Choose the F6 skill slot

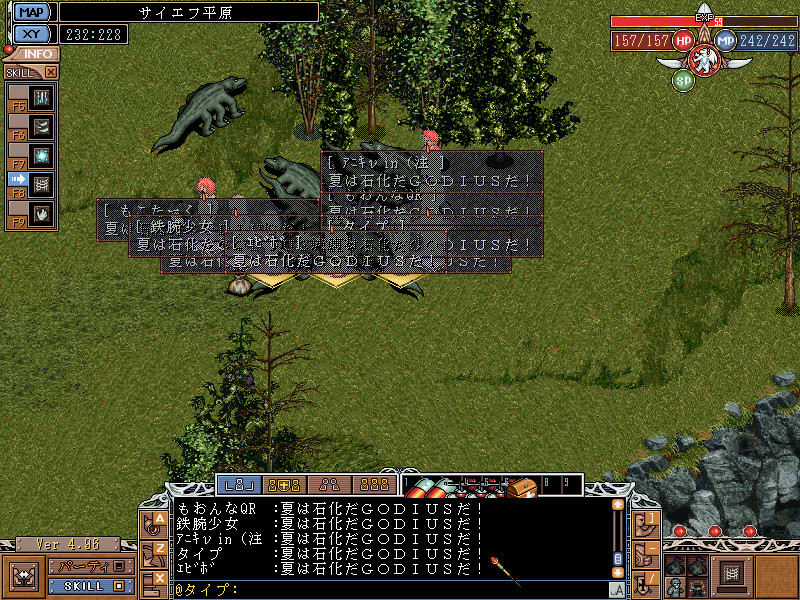[41, 127]
